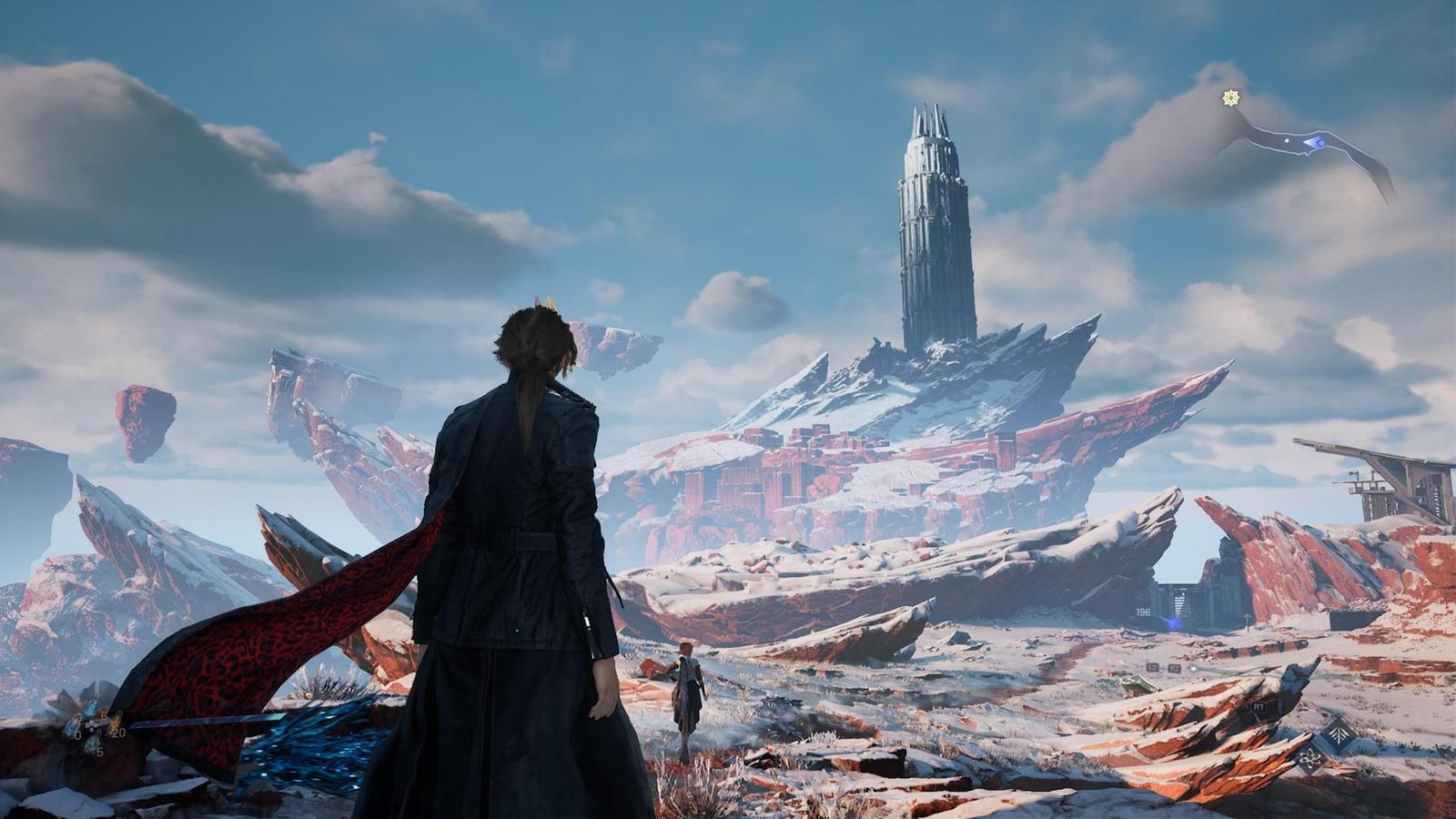Image resolution: width=1456 pixels, height=819 pixels.
Task: Activate the atom-swirl skill diamond
Action: (x=1310, y=760)
